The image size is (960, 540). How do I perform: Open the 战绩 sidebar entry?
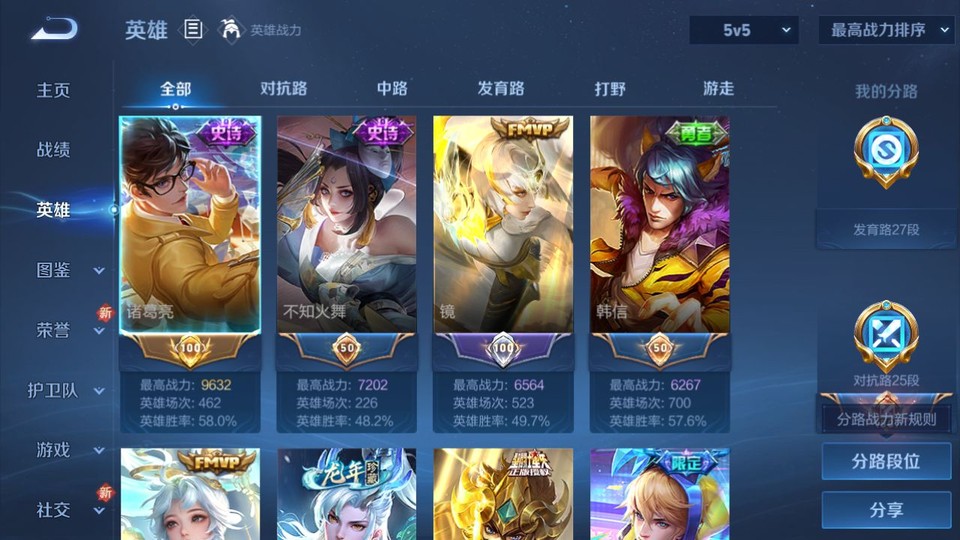tap(54, 150)
